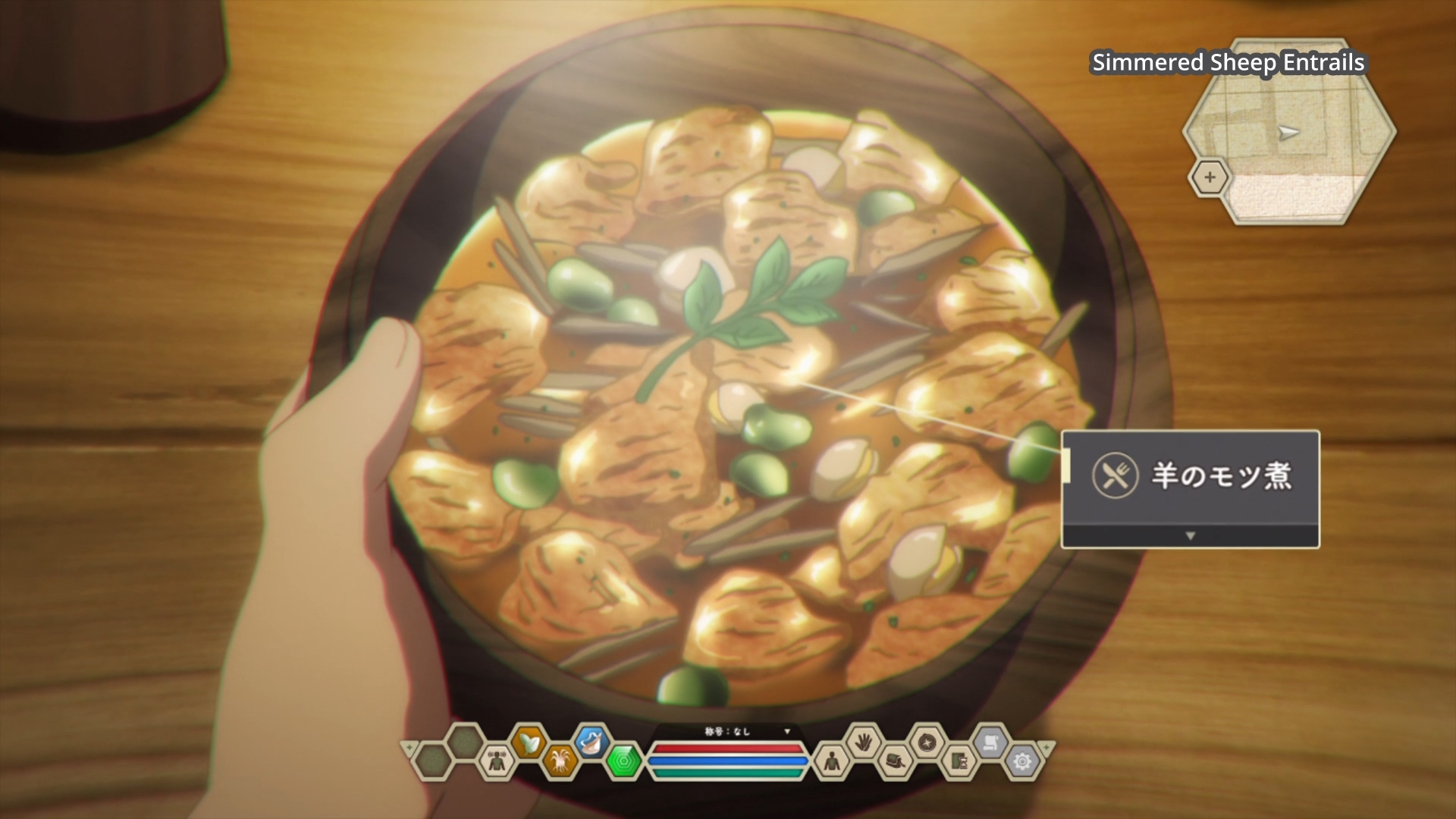
Task: Open the inventory bag icon
Action: 896,761
